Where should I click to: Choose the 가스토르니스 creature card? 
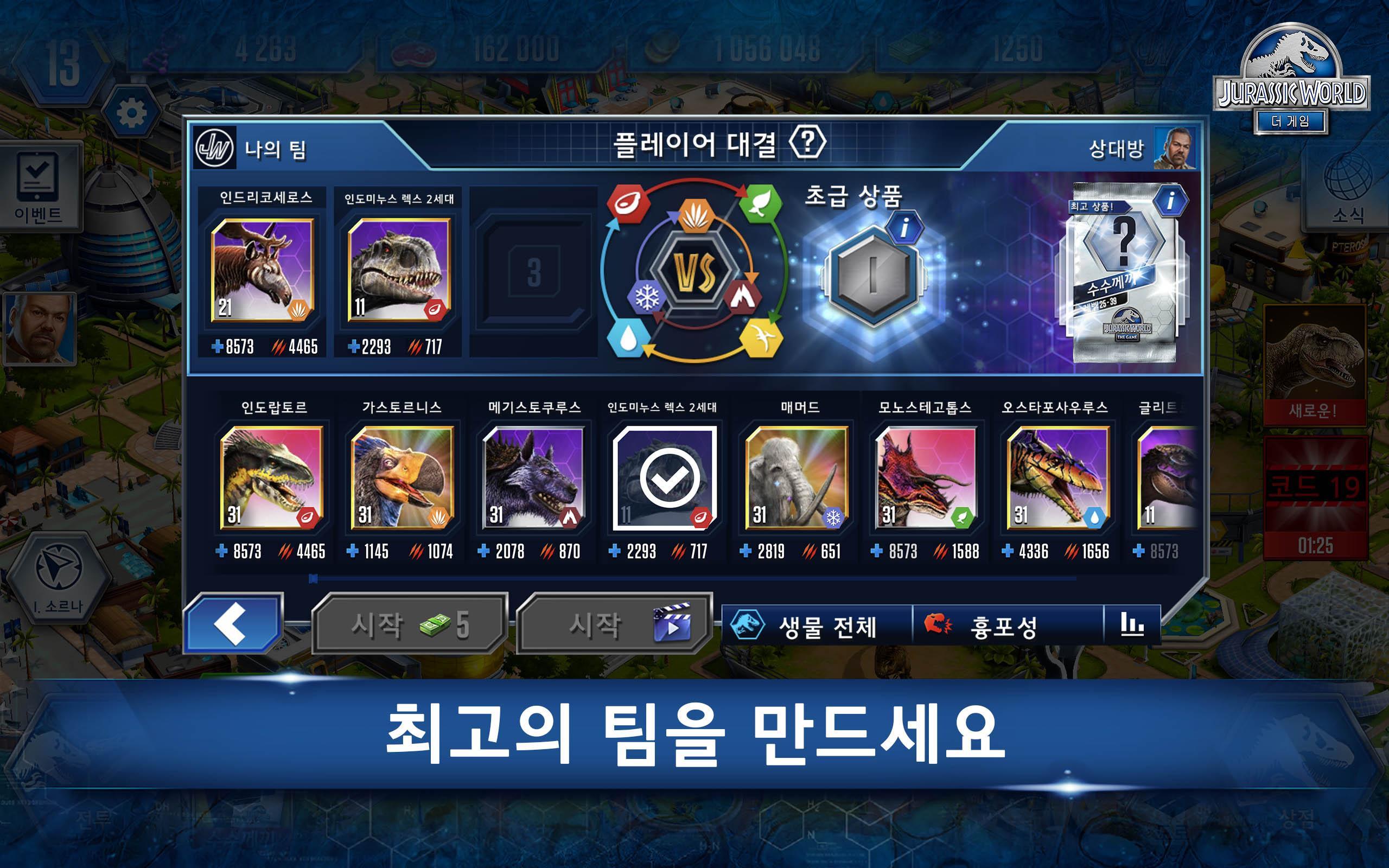403,477
